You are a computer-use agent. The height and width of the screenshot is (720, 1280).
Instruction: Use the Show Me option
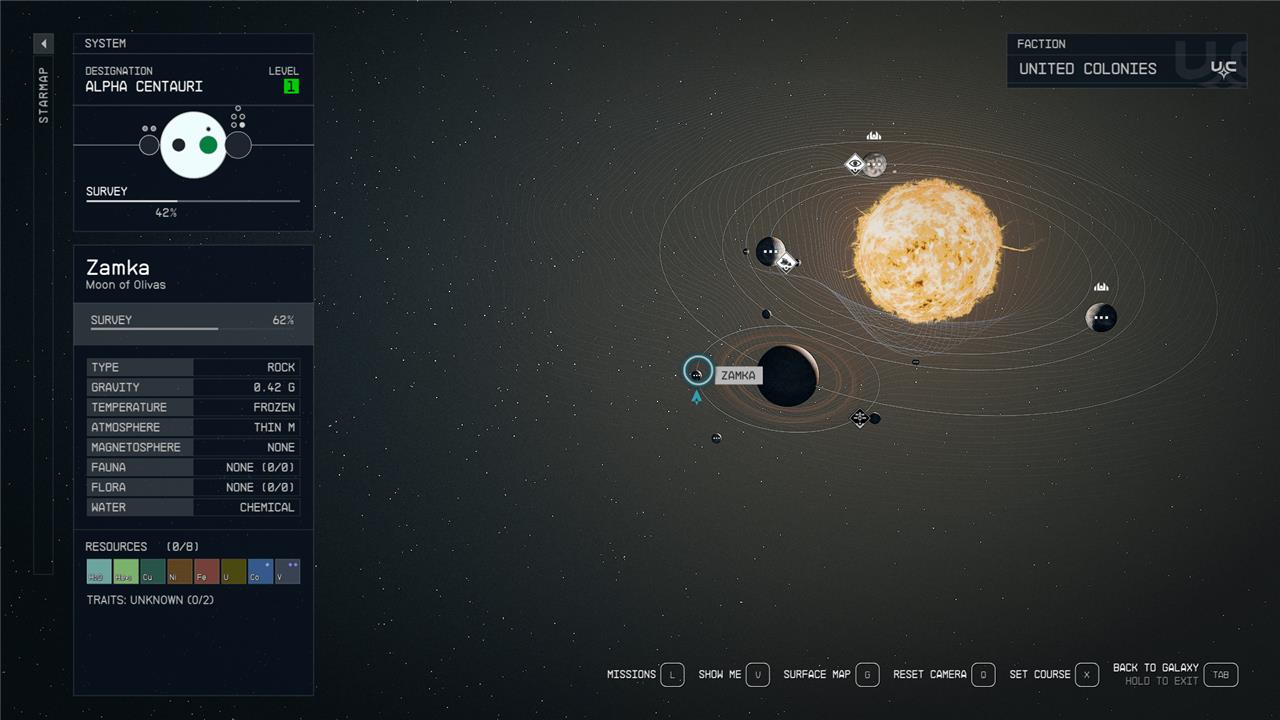(758, 675)
